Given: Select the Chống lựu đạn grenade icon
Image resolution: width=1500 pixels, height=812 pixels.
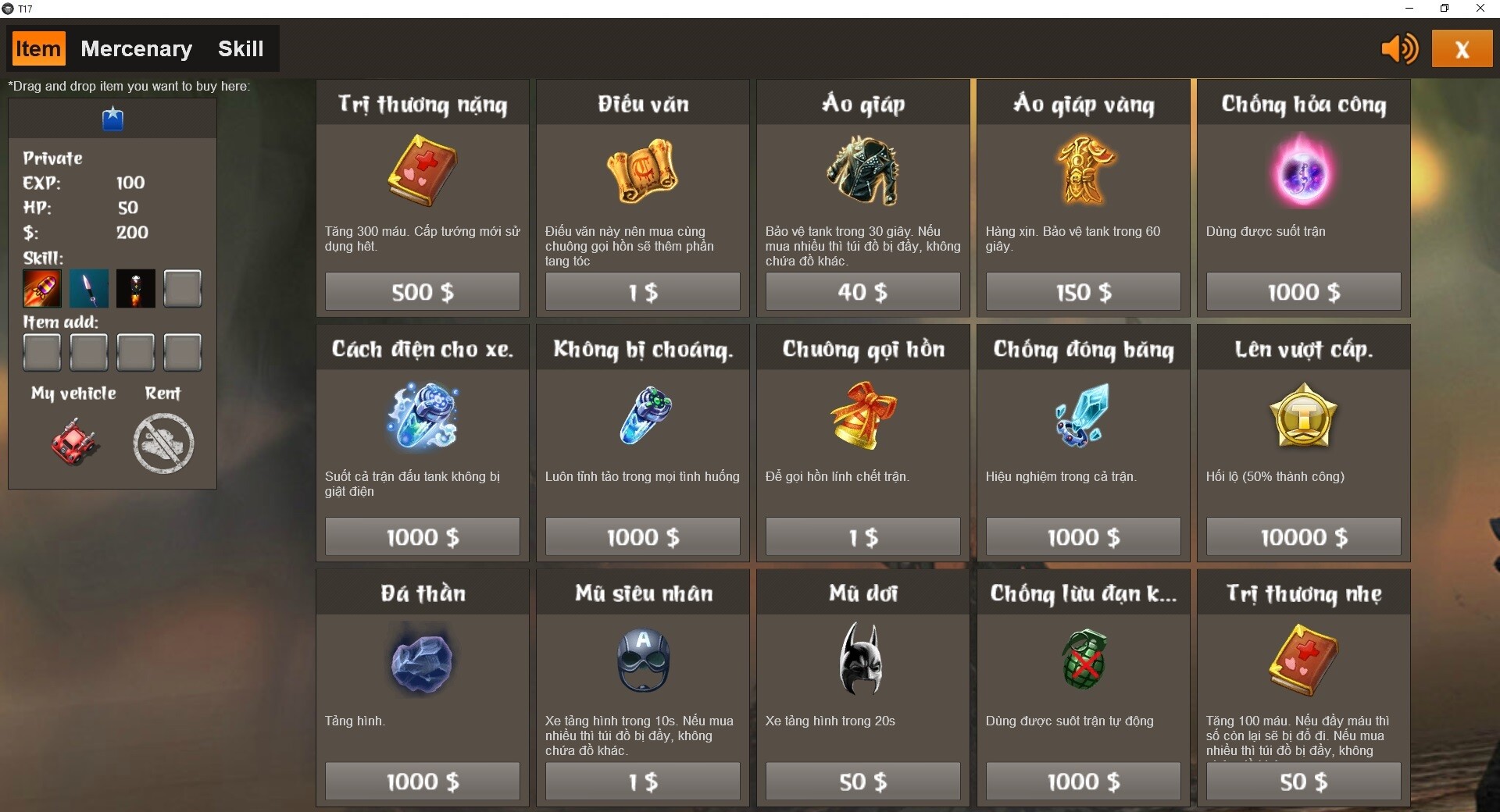Looking at the screenshot, I should point(1083,660).
